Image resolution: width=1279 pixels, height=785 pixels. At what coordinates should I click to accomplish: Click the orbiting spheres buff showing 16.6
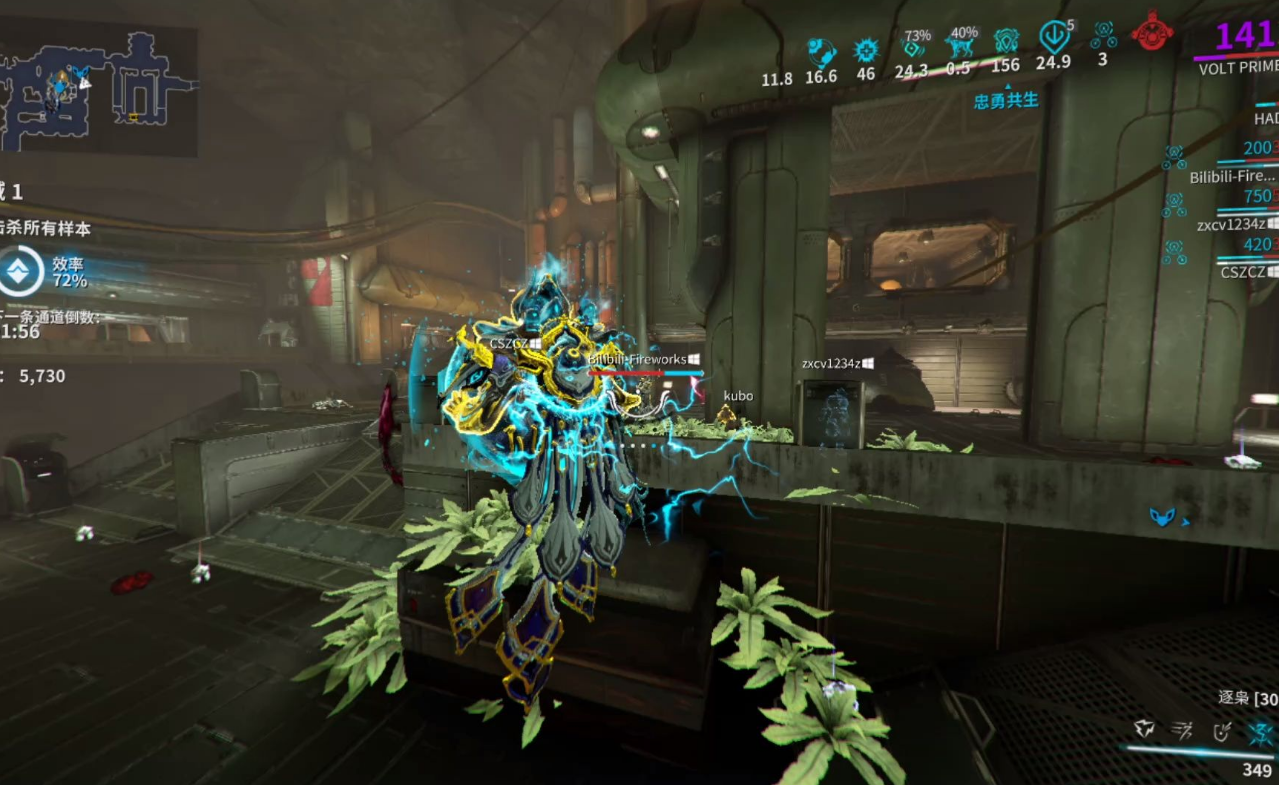coord(821,50)
